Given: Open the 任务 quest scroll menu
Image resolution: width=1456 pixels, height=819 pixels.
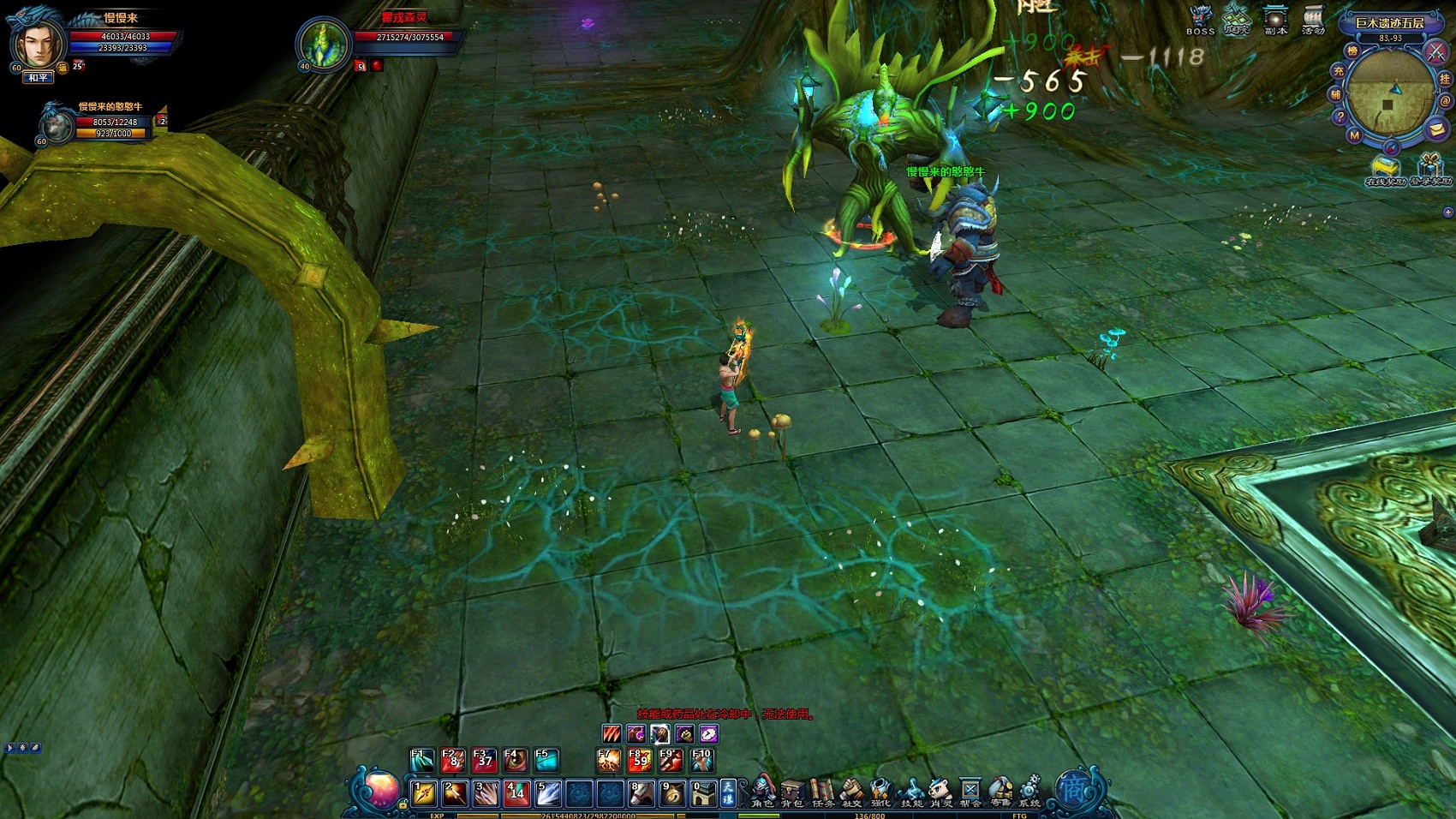Looking at the screenshot, I should point(822,791).
